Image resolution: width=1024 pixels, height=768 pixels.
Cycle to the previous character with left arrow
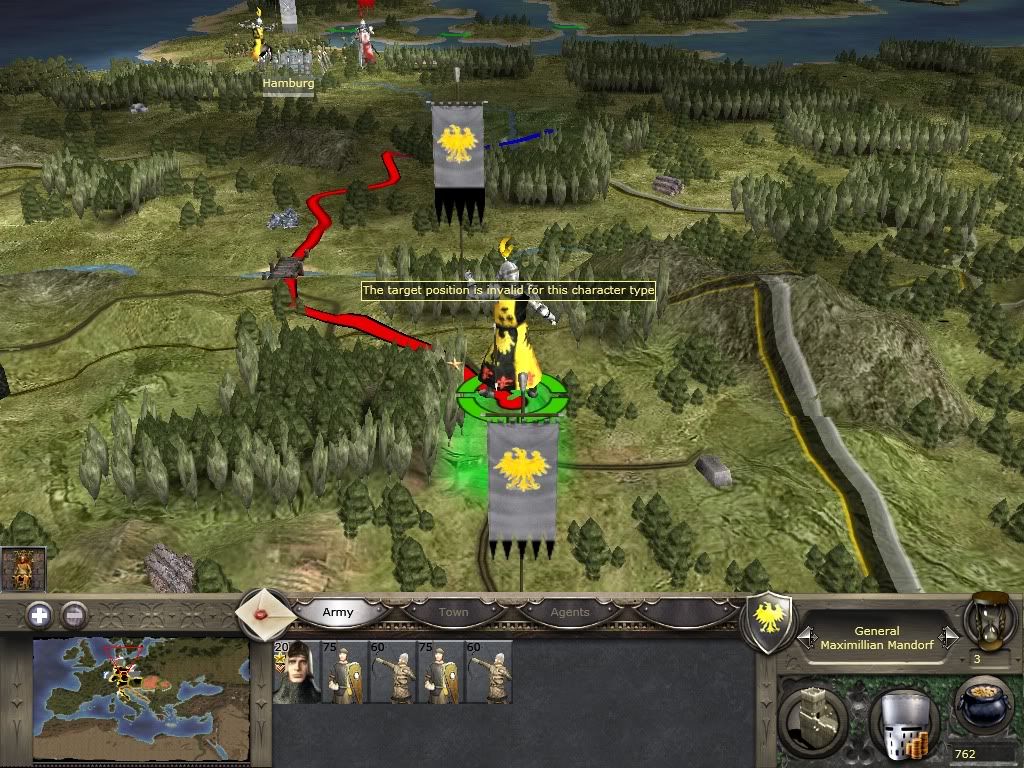click(804, 638)
